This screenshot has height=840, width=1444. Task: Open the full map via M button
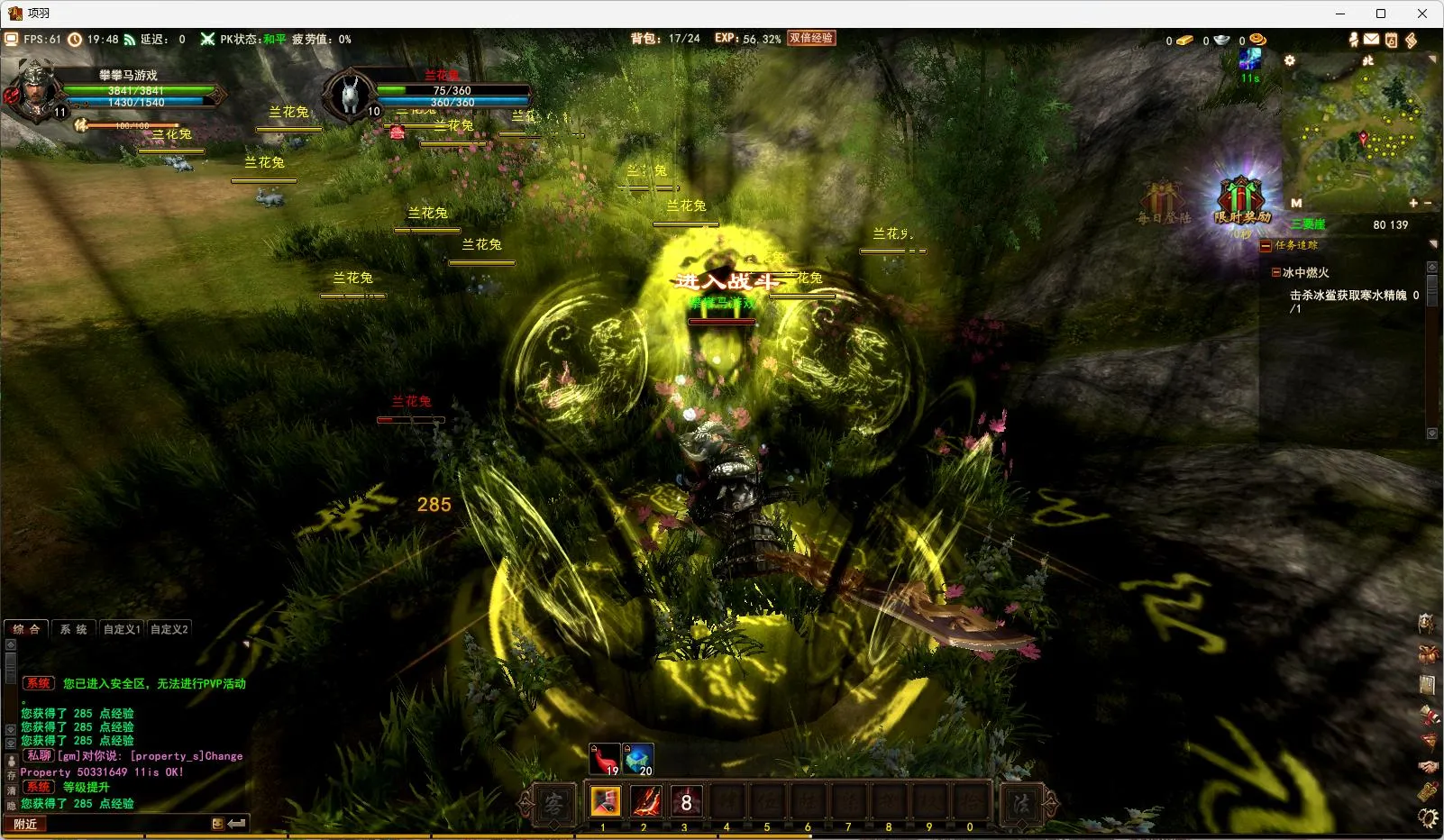coord(1296,204)
